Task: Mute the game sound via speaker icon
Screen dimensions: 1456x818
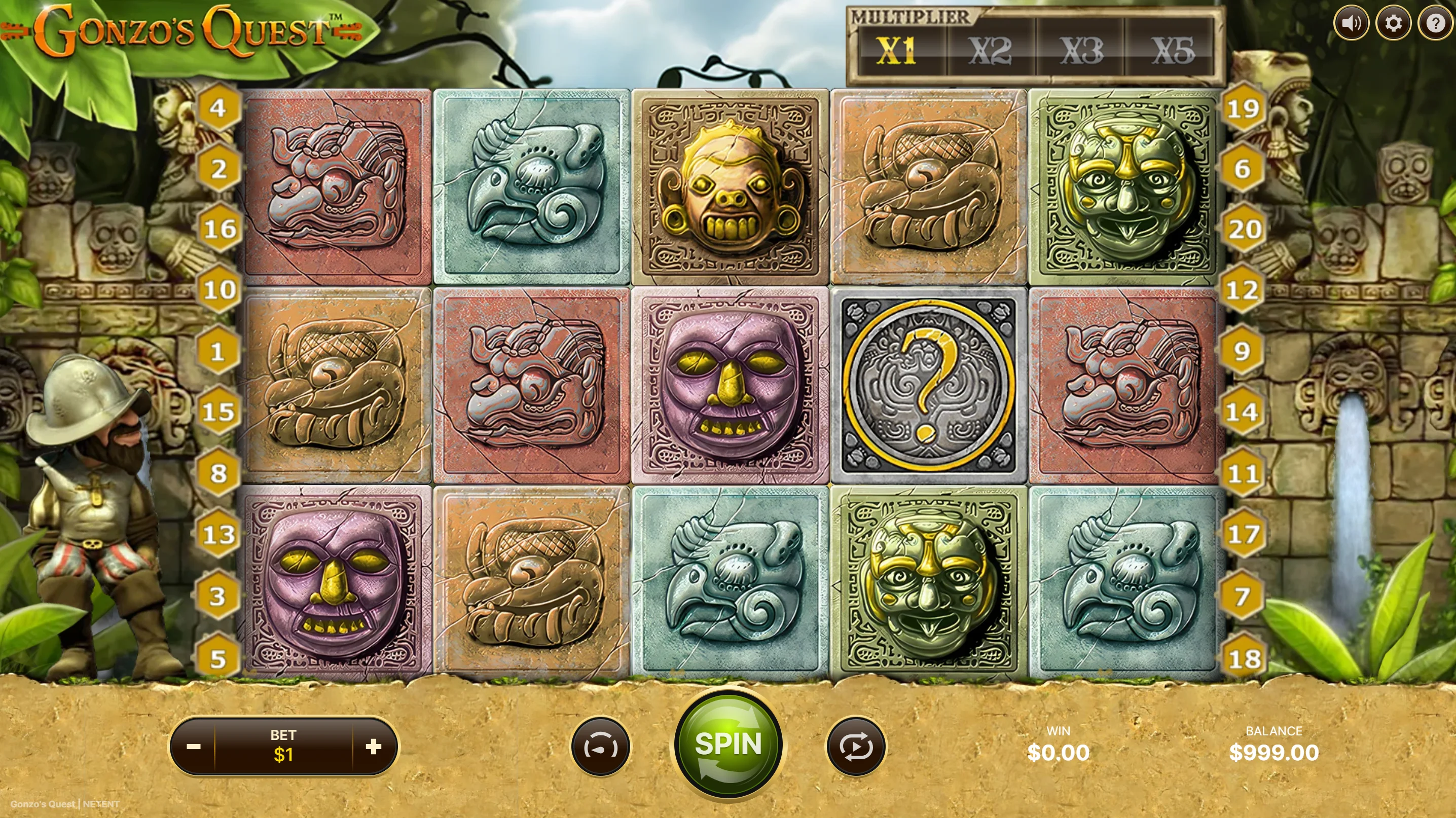Action: (1351, 23)
